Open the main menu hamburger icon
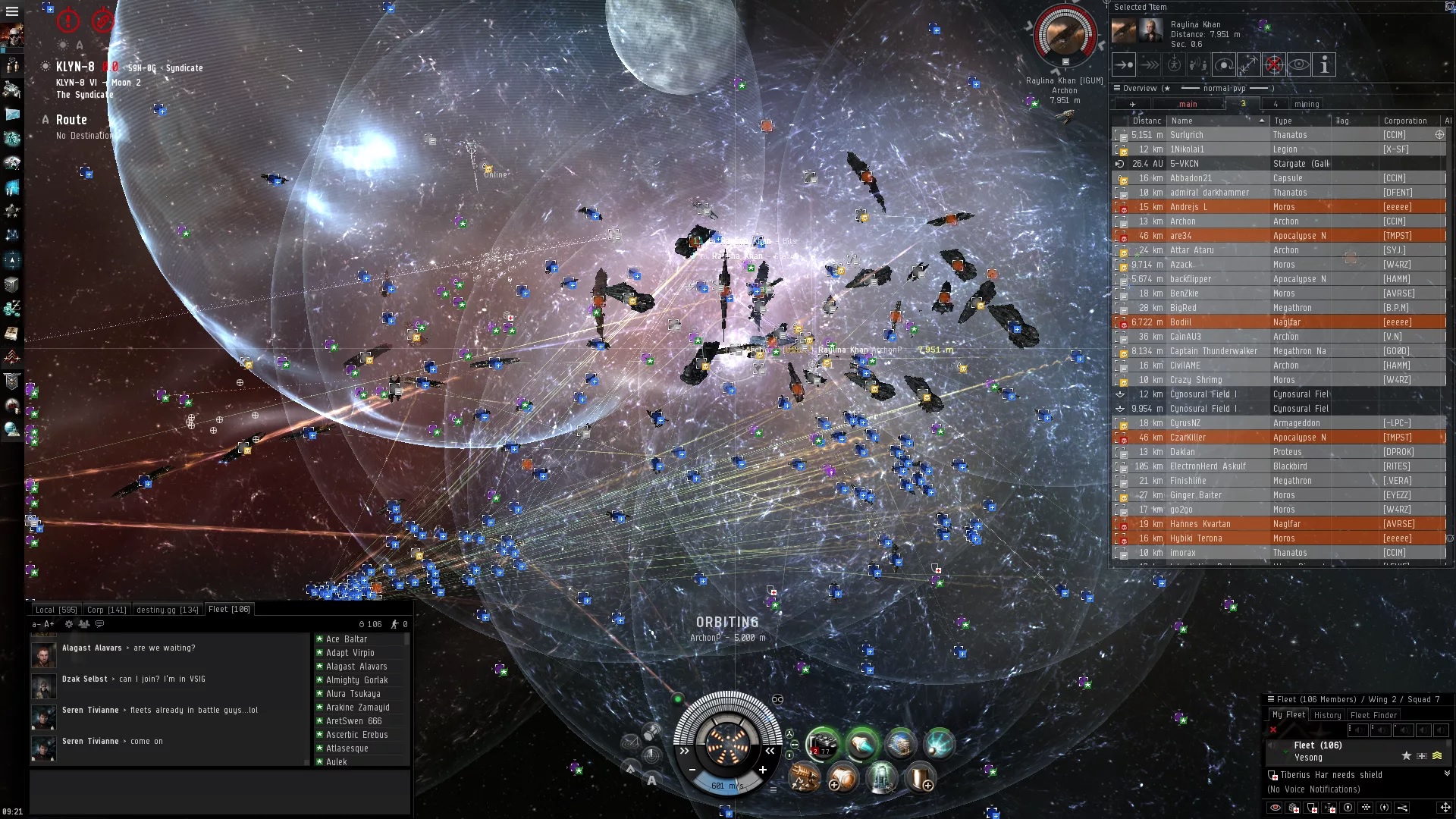 point(11,11)
